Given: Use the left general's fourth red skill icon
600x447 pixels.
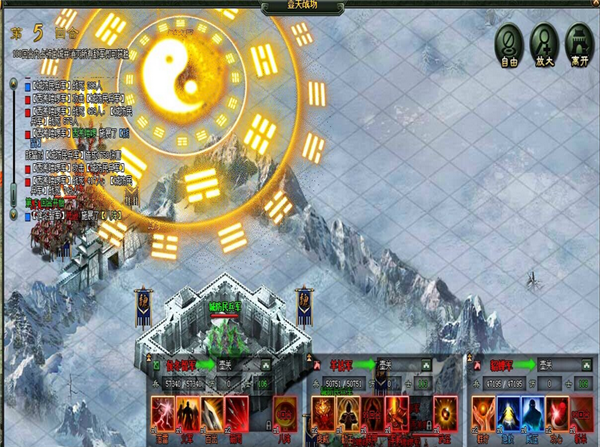Looking at the screenshot, I should pos(237,411).
